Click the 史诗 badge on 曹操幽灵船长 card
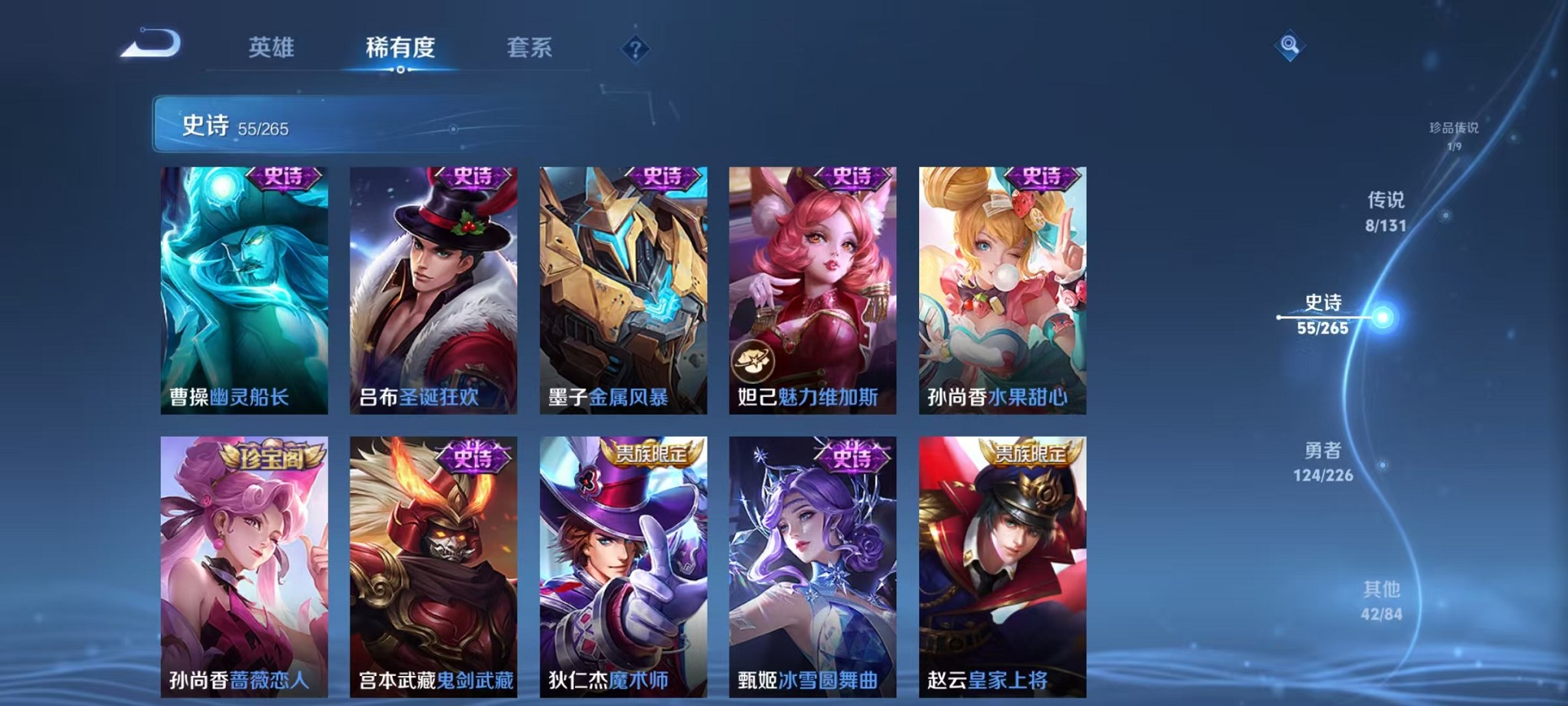Screen dimensions: 1568x706 pos(281,177)
